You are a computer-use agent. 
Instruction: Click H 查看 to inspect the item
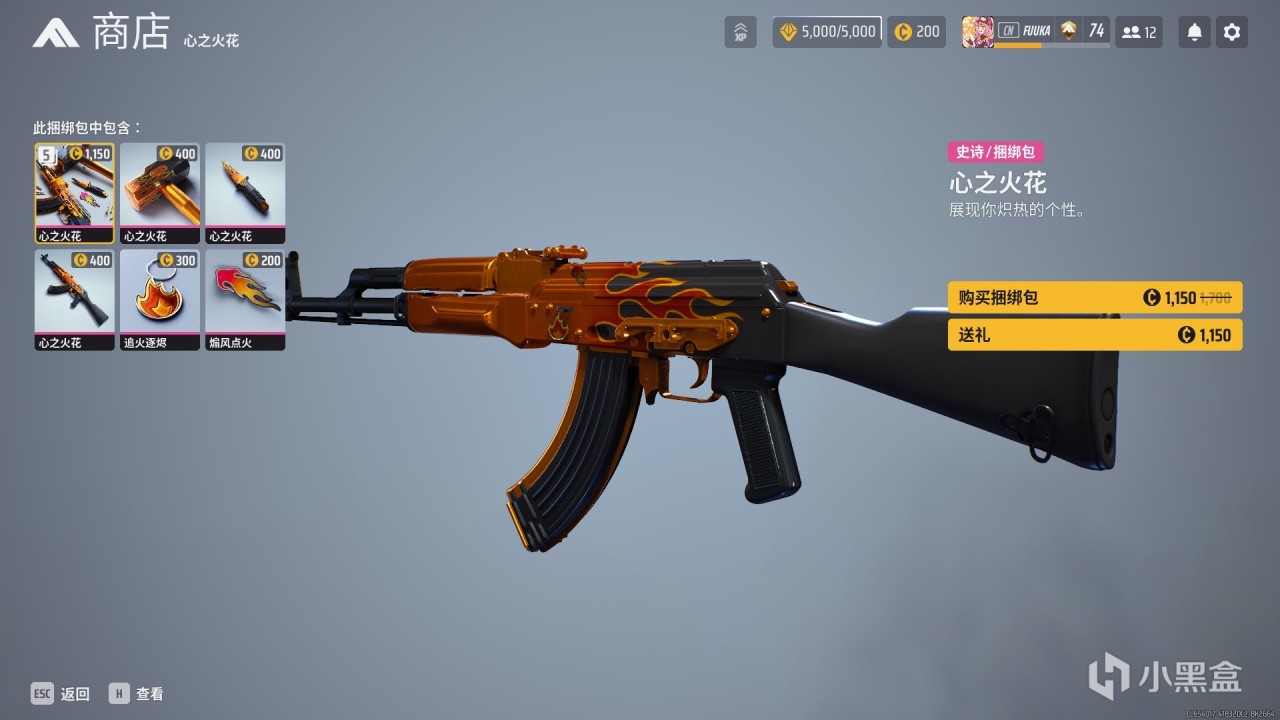click(x=138, y=693)
